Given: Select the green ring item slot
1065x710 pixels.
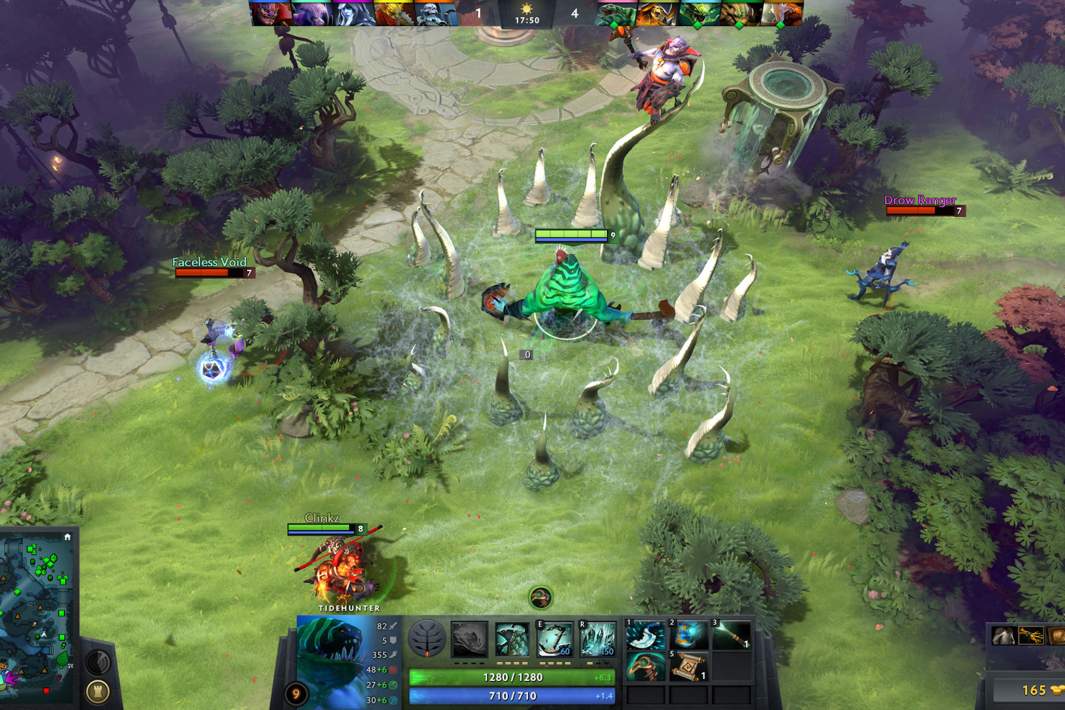Looking at the screenshot, I should coord(643,665).
